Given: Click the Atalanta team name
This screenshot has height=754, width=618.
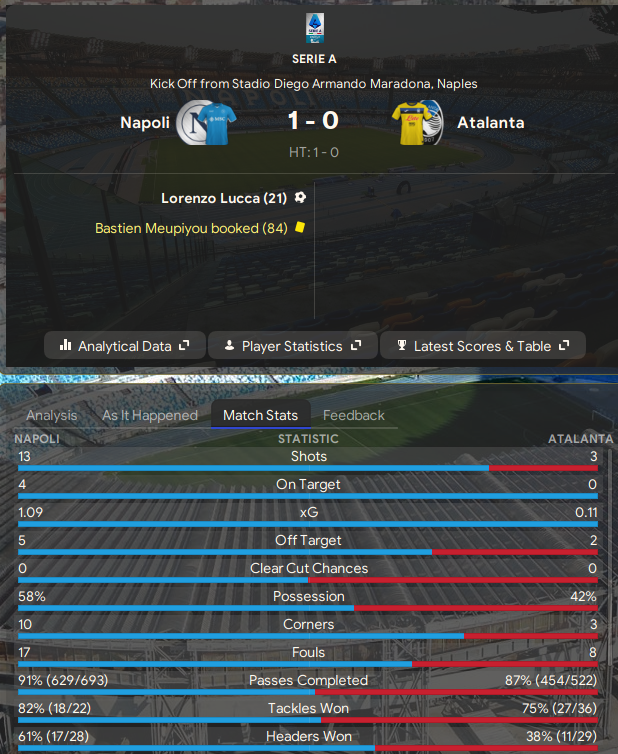Looking at the screenshot, I should click(490, 123).
